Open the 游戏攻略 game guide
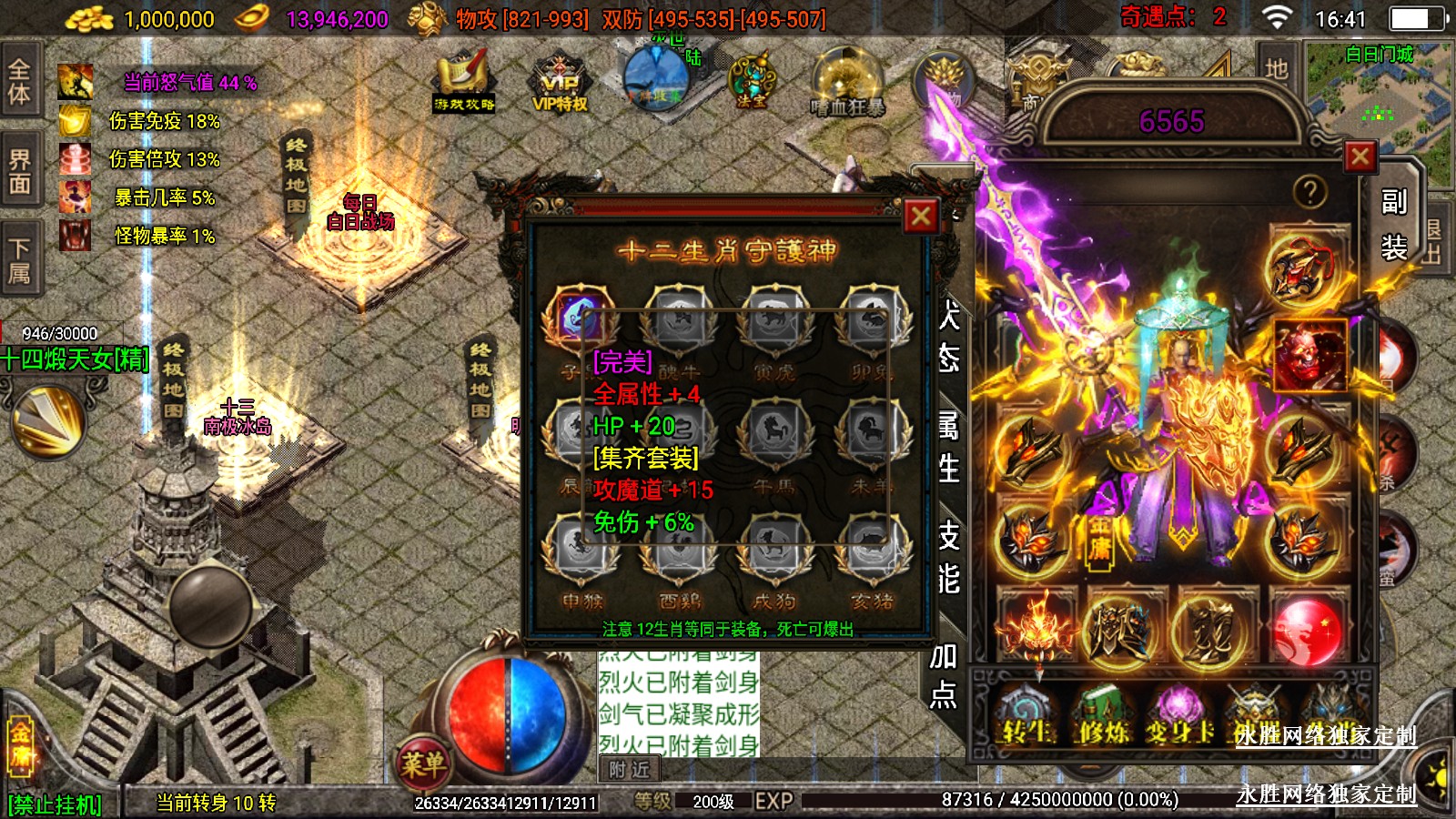Screen dimensions: 1456x819 [464, 85]
